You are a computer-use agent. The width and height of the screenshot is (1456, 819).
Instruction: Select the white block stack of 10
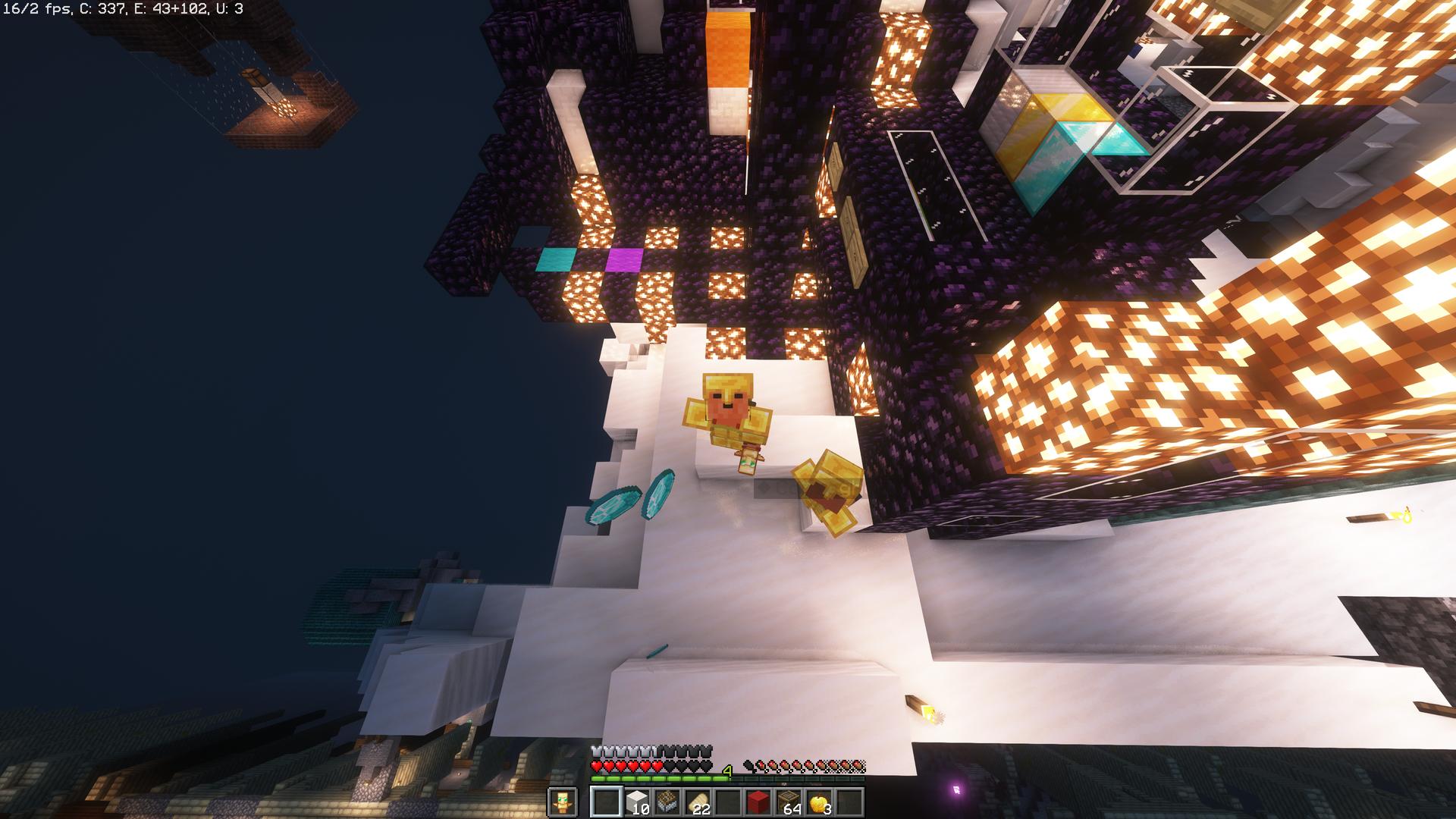pos(636,802)
